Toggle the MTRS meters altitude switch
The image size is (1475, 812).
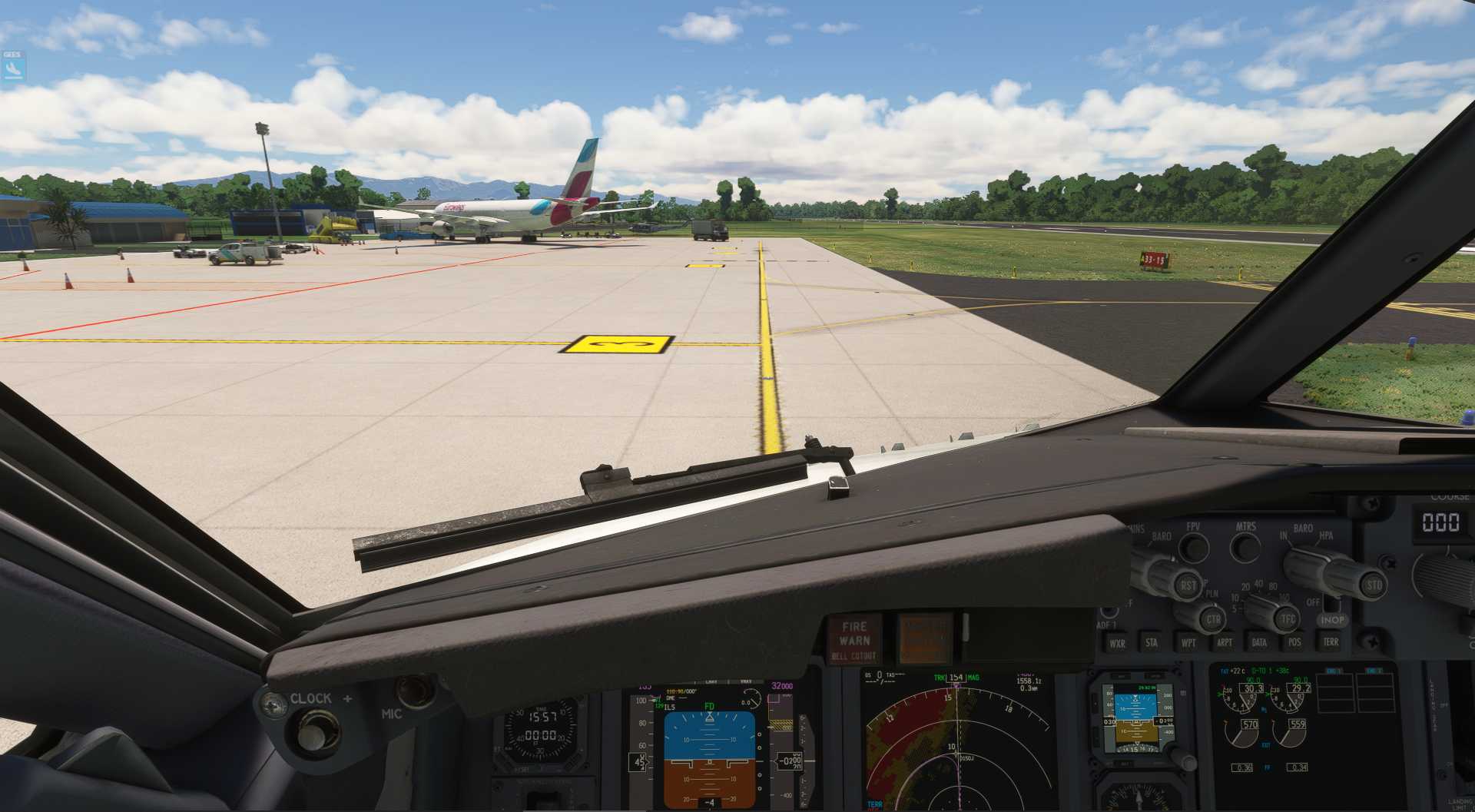pos(1245,547)
